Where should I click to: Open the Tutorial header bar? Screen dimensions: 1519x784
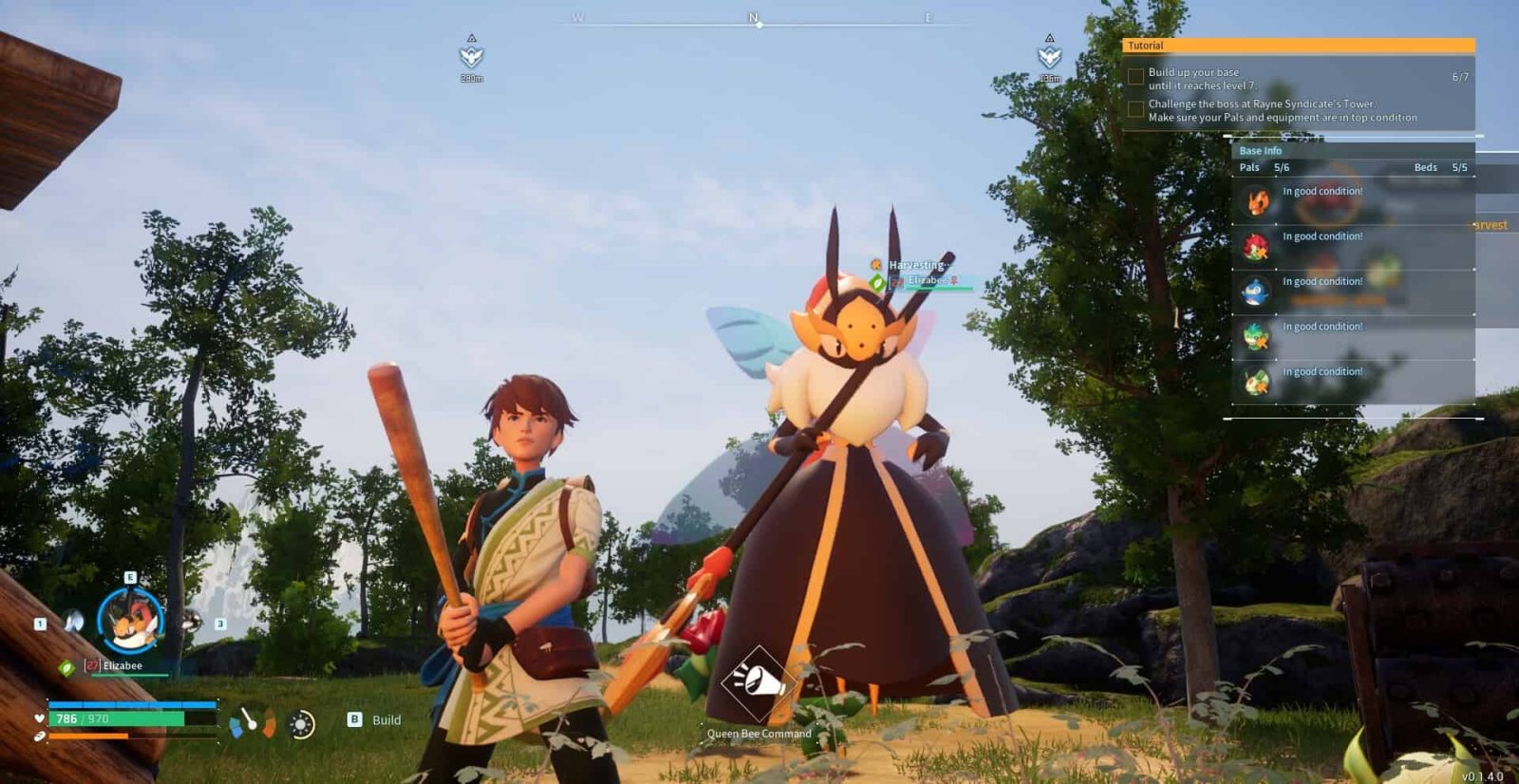pyautogui.click(x=1298, y=46)
